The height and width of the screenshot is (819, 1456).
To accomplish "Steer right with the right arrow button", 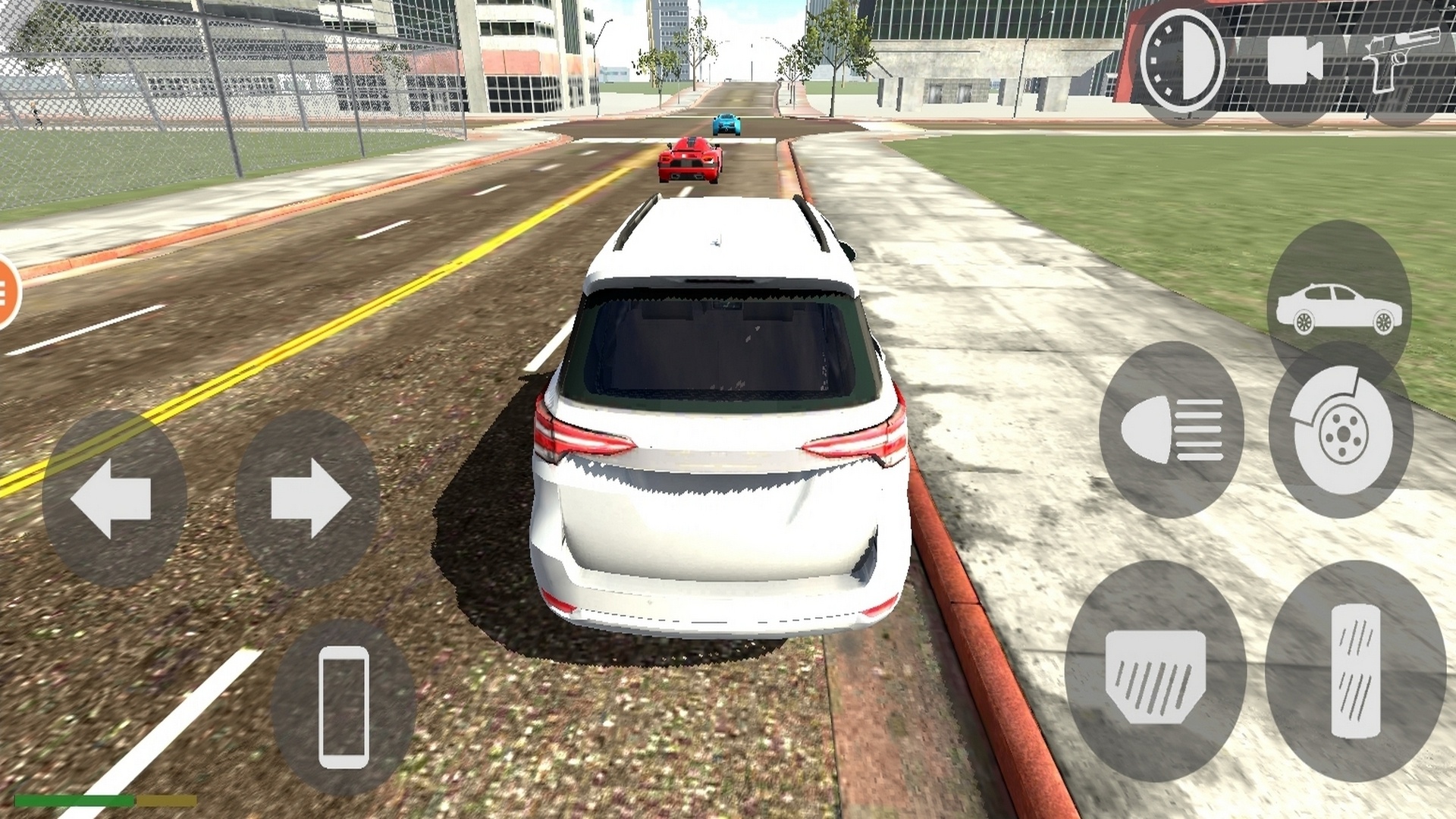I will (x=308, y=499).
